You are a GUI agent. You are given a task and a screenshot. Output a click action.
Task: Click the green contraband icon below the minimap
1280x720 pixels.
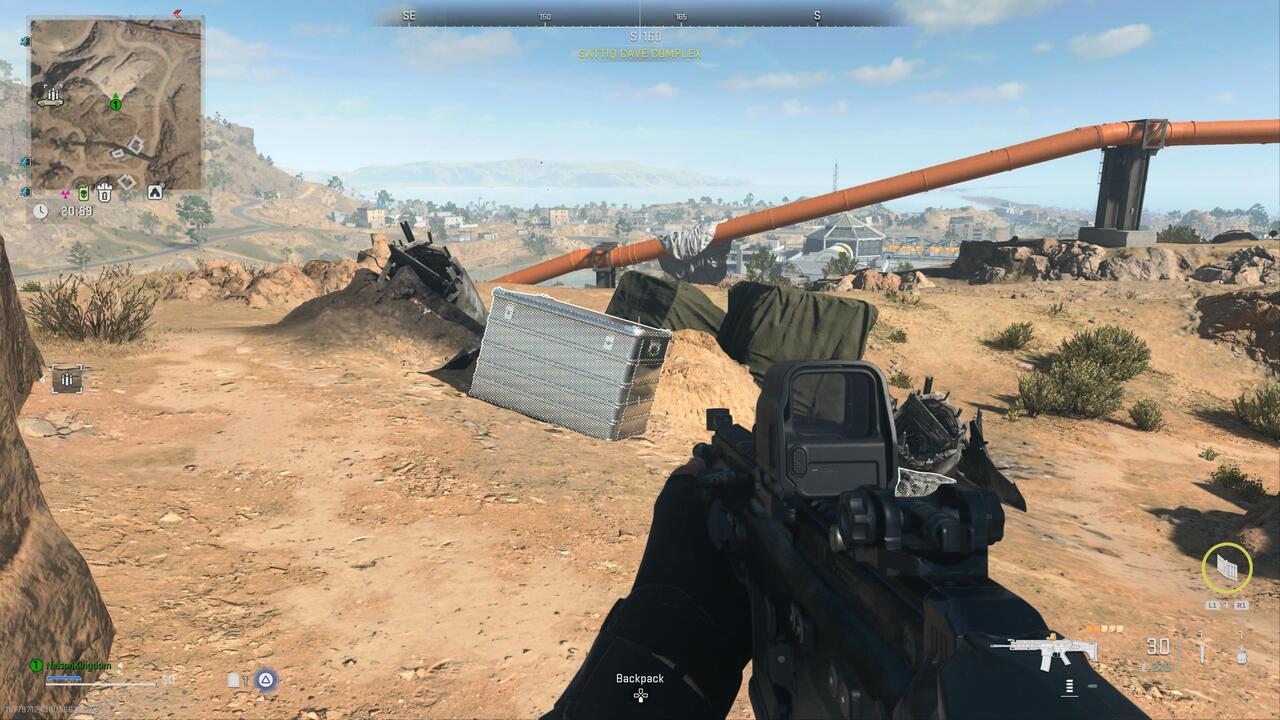point(83,192)
